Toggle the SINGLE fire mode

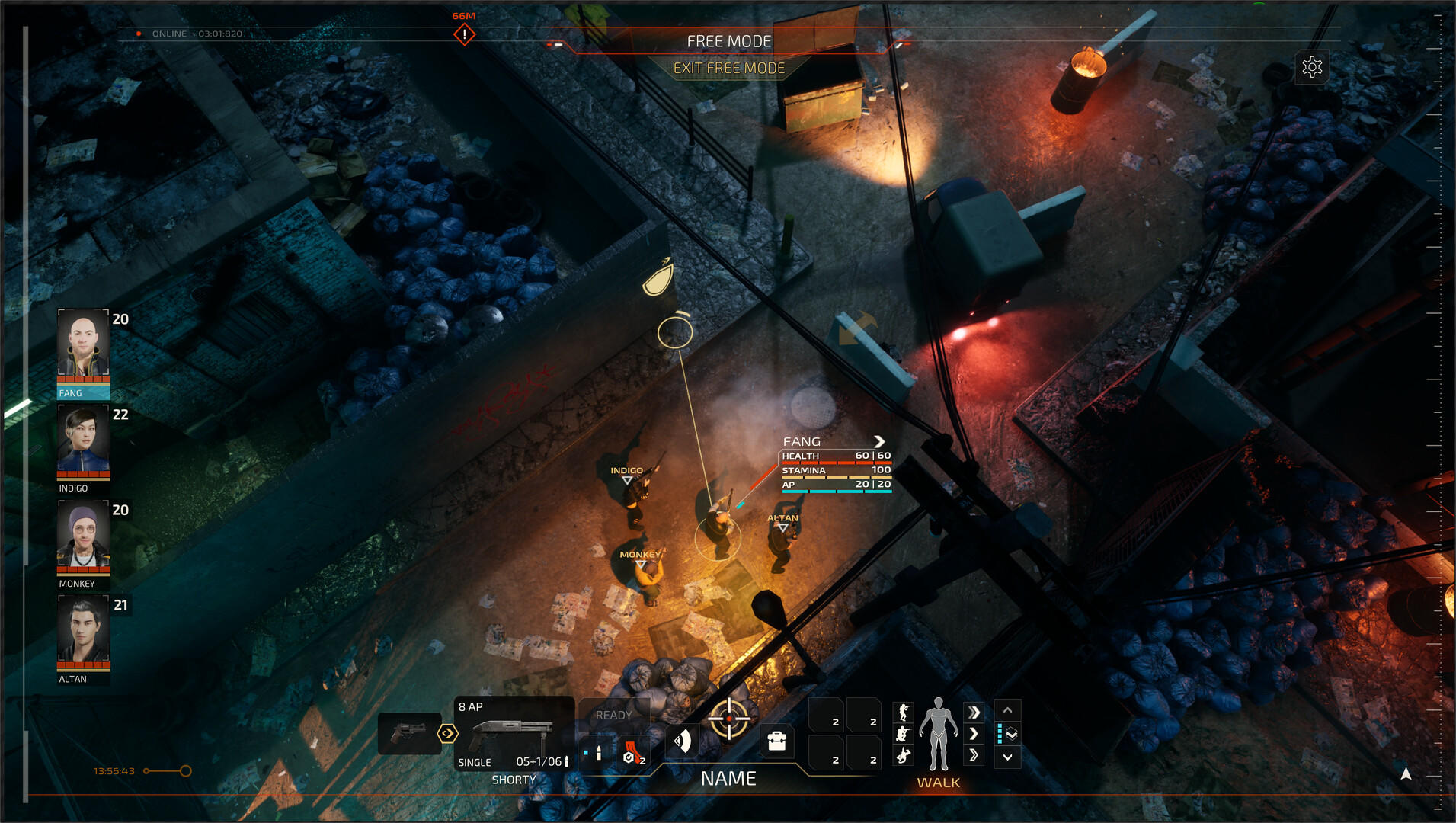[x=474, y=762]
